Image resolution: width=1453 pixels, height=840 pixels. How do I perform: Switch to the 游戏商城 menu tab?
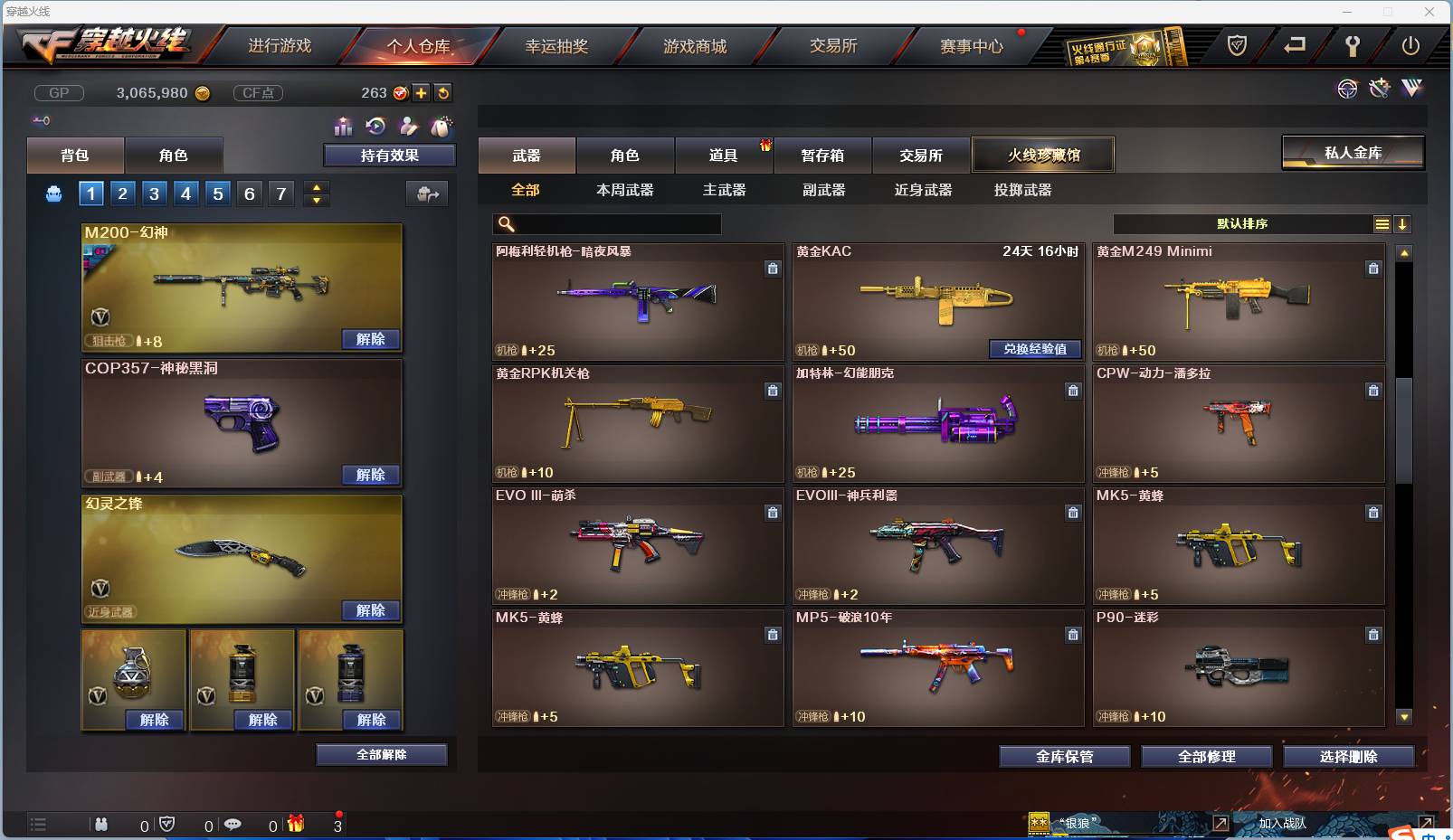[697, 45]
